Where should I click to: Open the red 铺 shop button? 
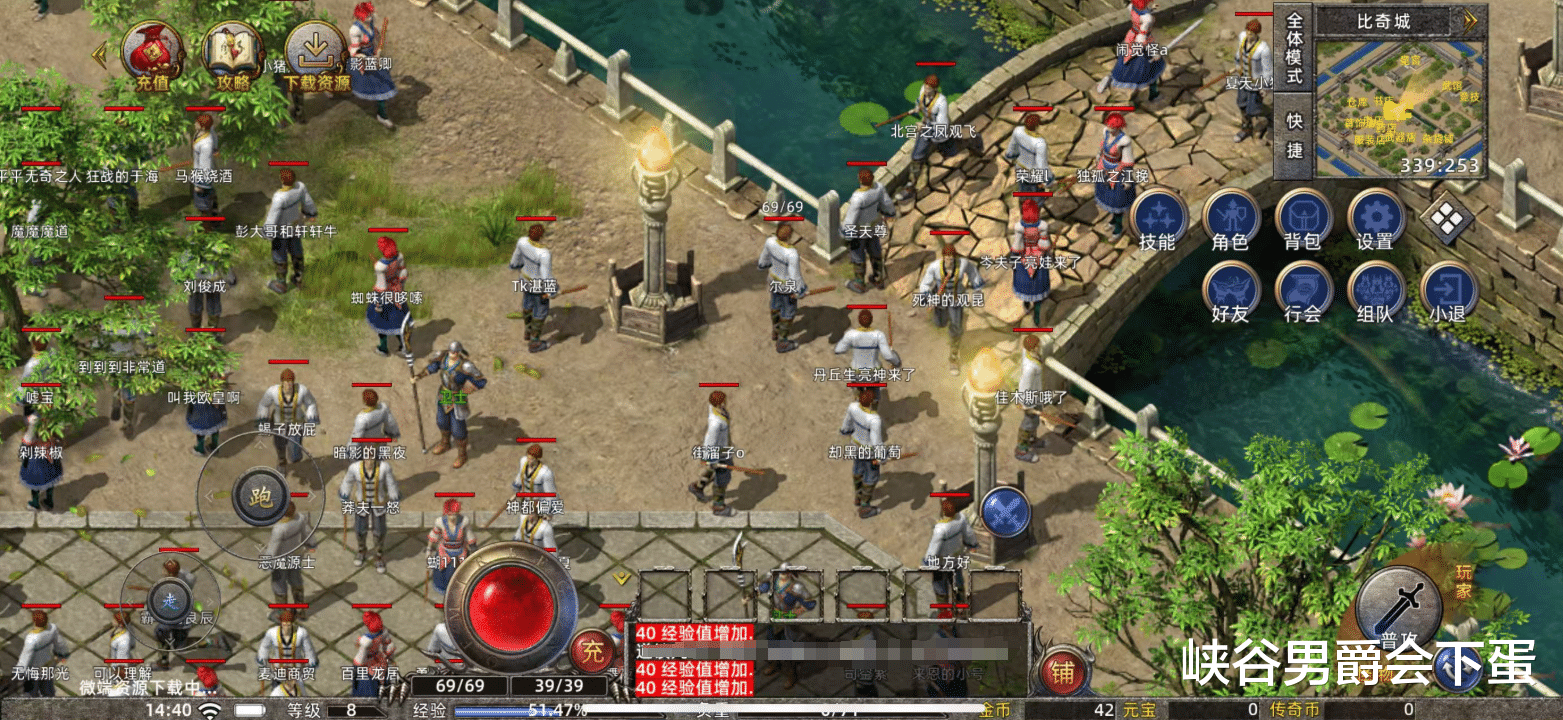click(1062, 673)
